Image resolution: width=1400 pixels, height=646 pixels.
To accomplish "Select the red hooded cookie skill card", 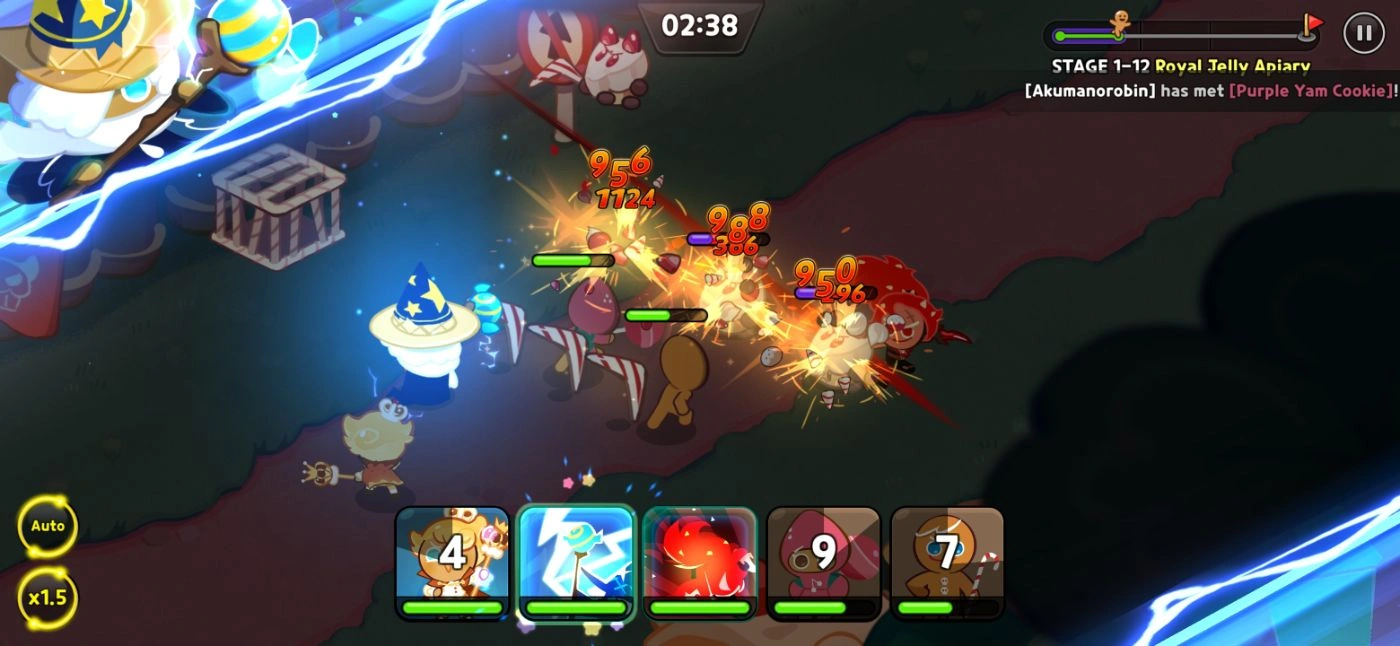I will (823, 560).
